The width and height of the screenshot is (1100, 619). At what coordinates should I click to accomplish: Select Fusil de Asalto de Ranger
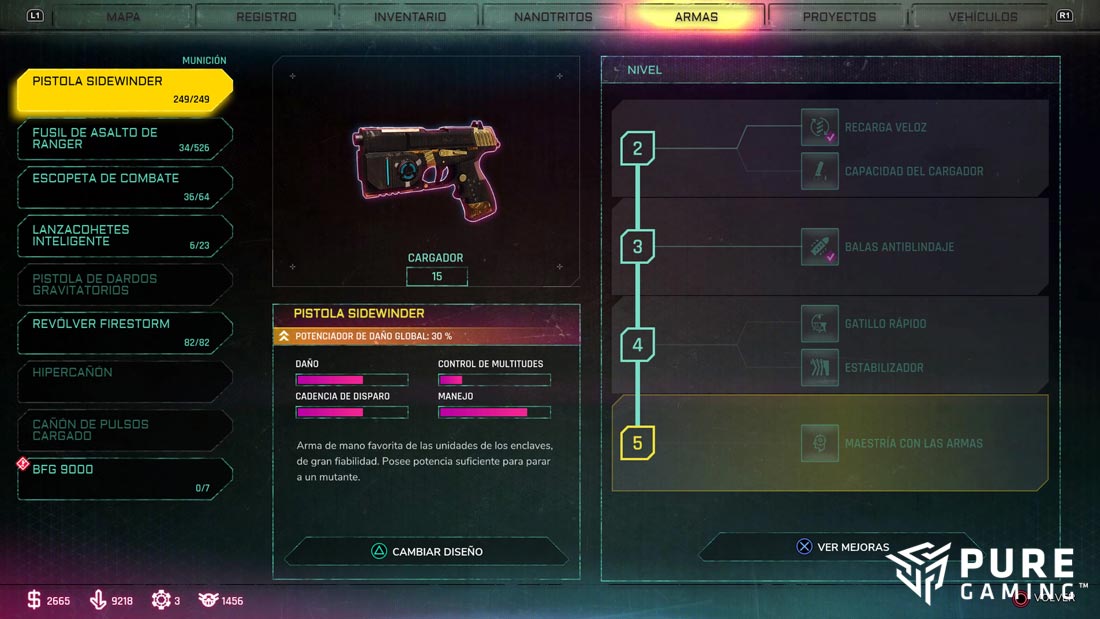125,139
